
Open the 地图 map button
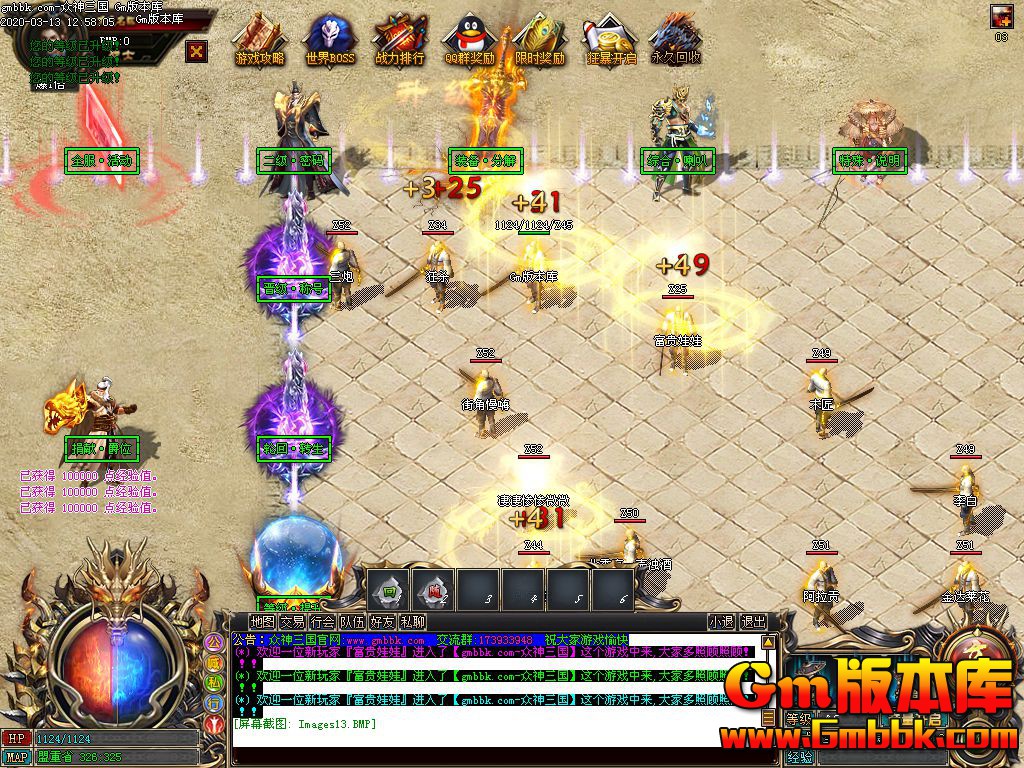coord(262,622)
